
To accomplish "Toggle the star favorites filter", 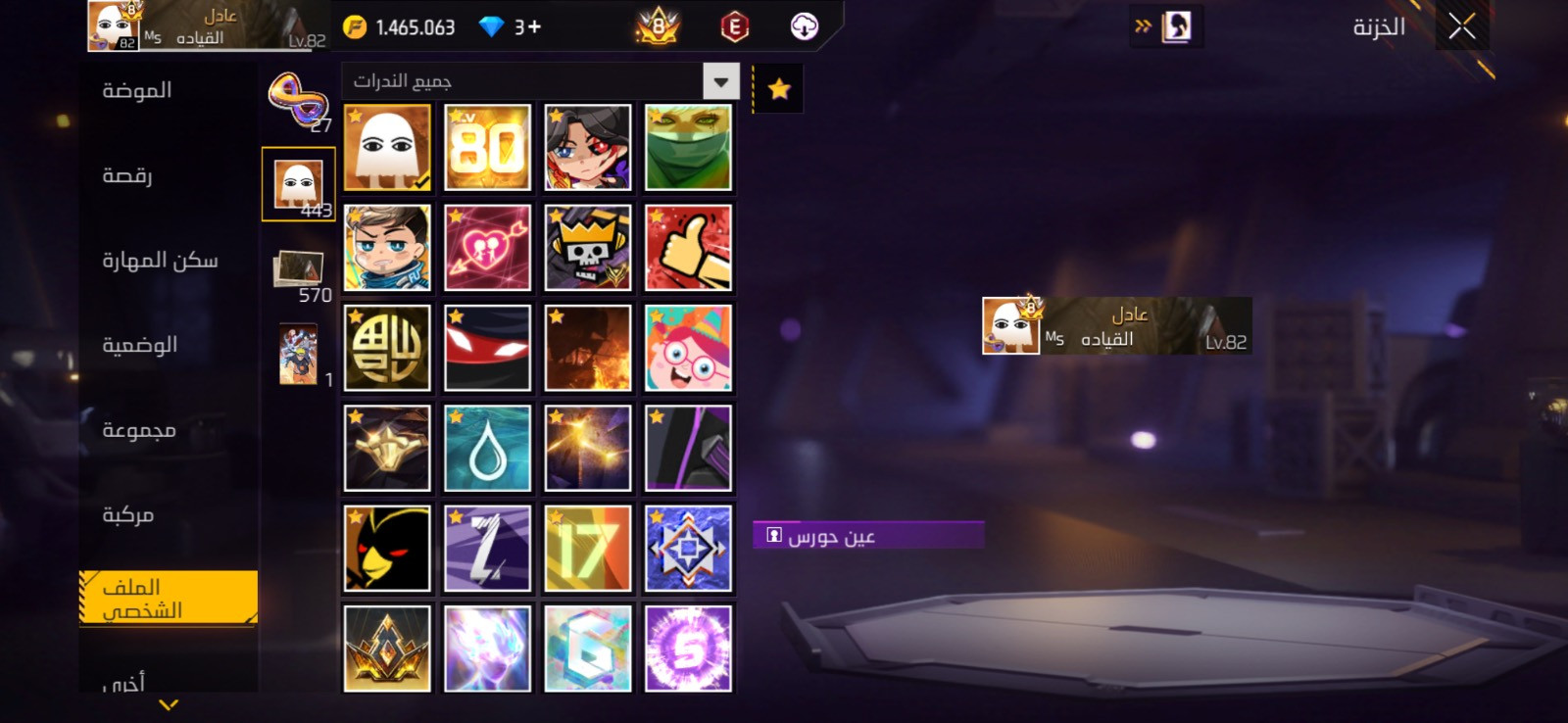I will 779,89.
